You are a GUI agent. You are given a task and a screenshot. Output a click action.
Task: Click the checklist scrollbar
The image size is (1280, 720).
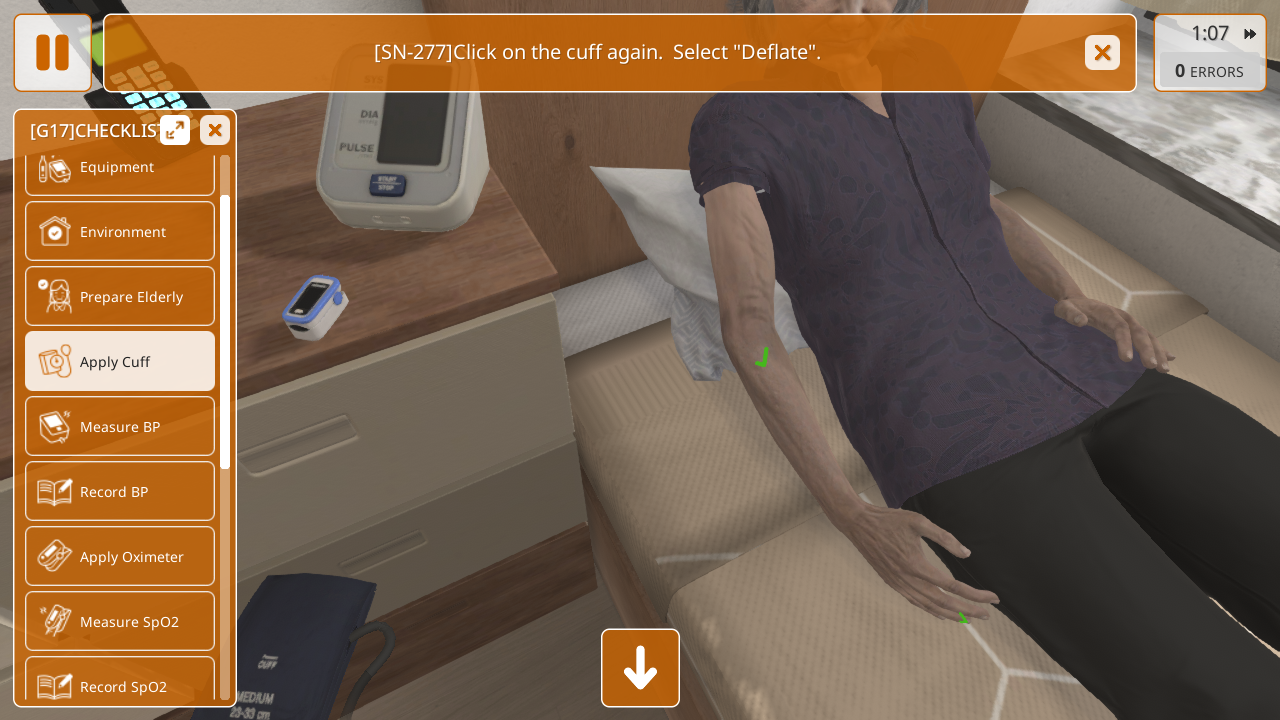pyautogui.click(x=225, y=330)
